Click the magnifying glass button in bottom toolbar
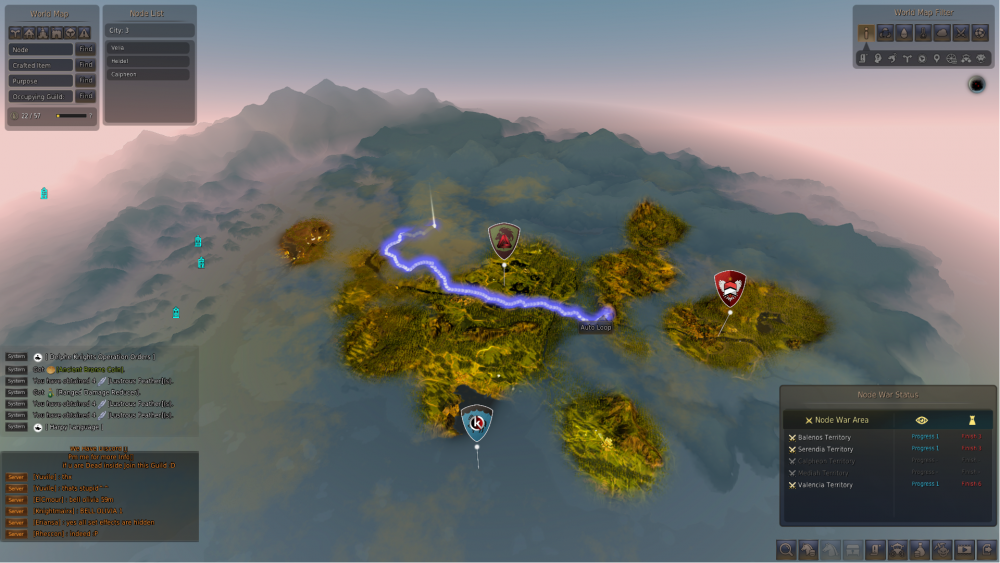The width and height of the screenshot is (1000, 563). coord(787,549)
